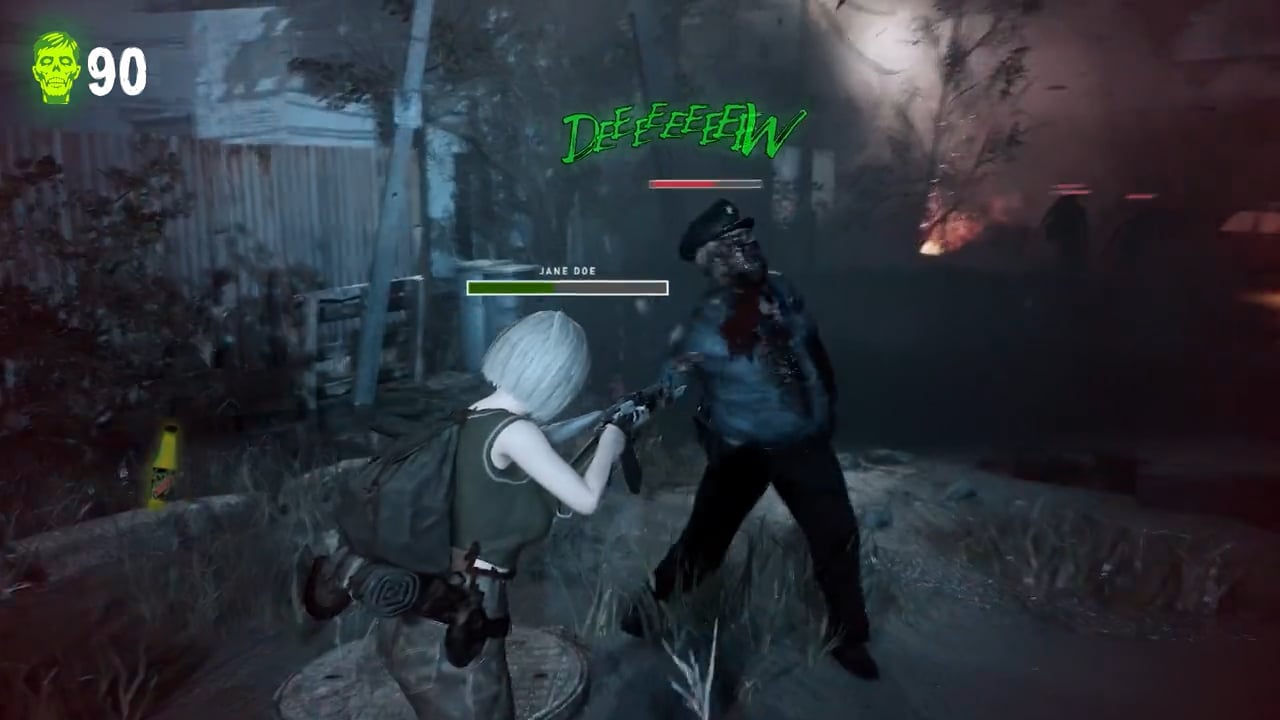Click the green zombie head icon
1280x720 pixels.
[56, 67]
